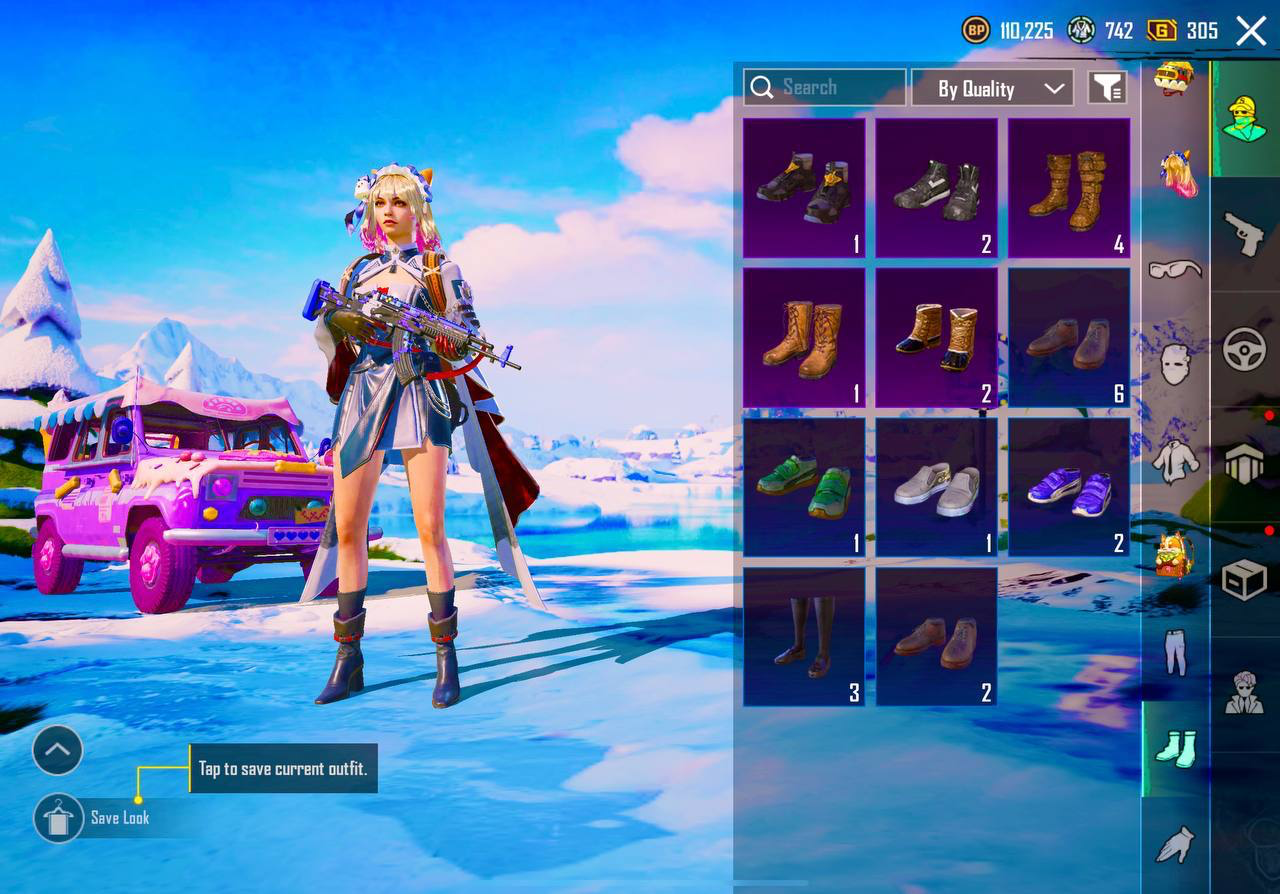Collapse panel with the up-arrow circle button
Image resolution: width=1280 pixels, height=894 pixels.
(57, 750)
